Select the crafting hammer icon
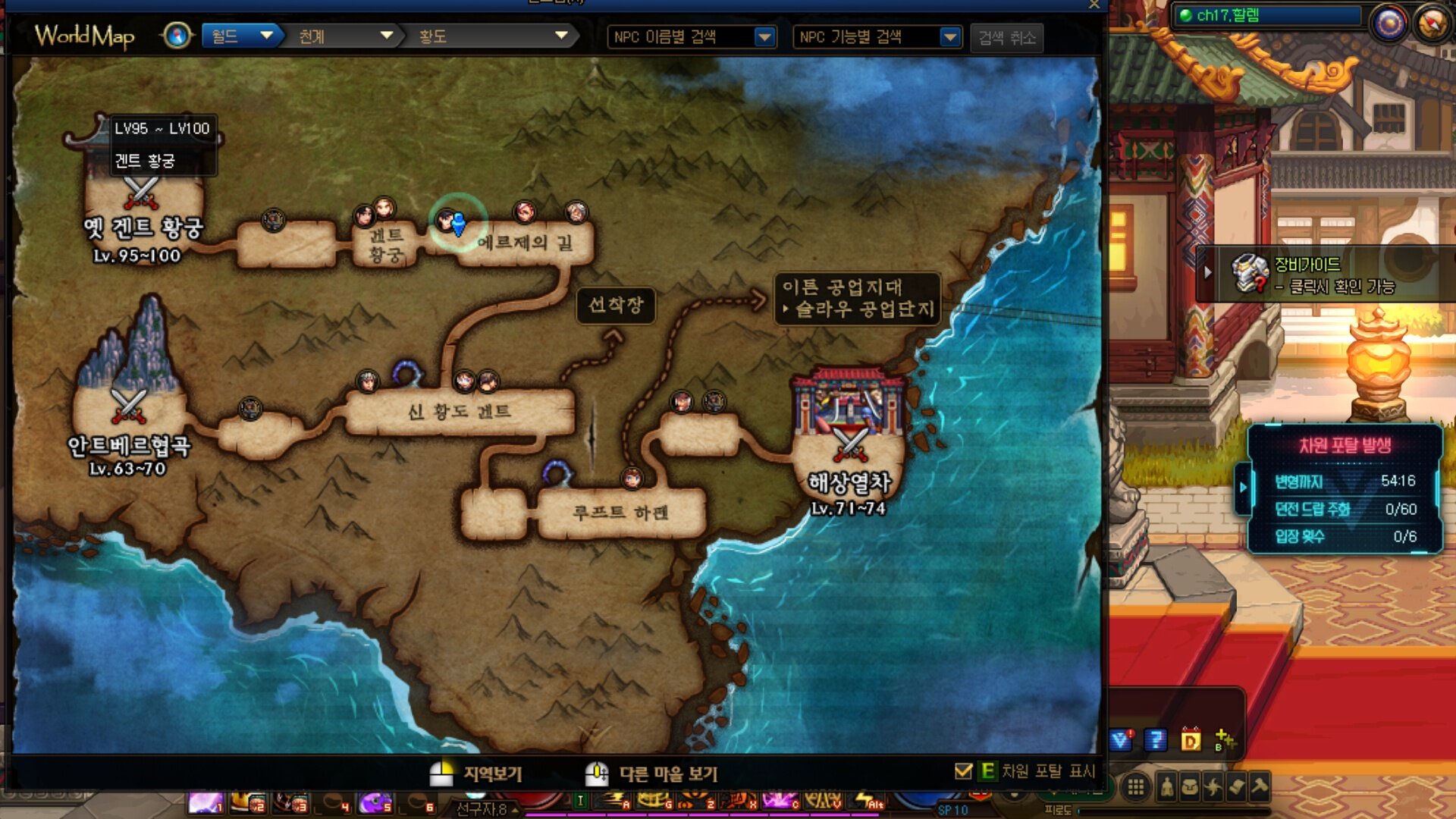Screen dimensions: 1456x819 point(1260,788)
